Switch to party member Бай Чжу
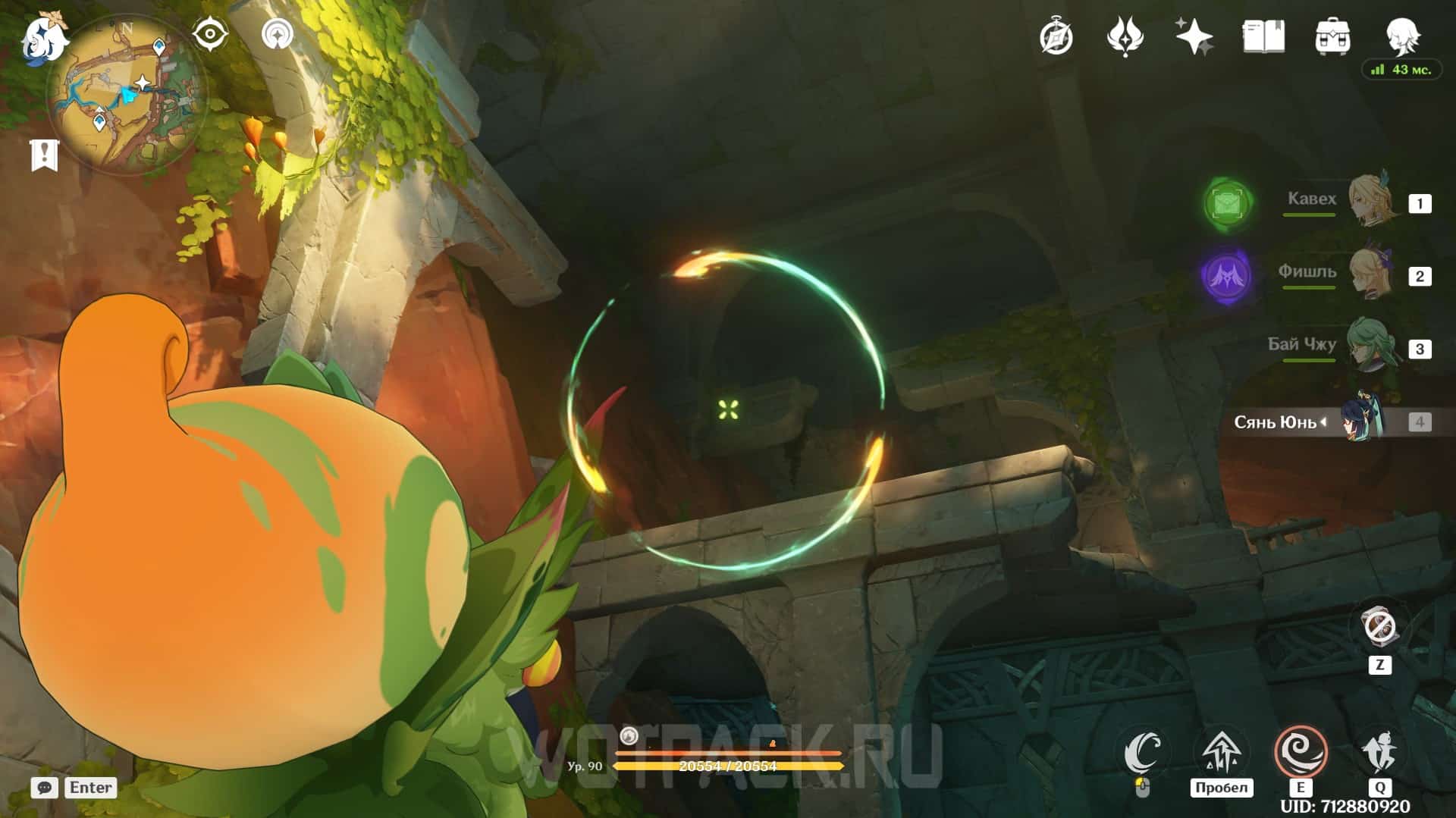This screenshot has width=1456, height=818. coord(1373,347)
